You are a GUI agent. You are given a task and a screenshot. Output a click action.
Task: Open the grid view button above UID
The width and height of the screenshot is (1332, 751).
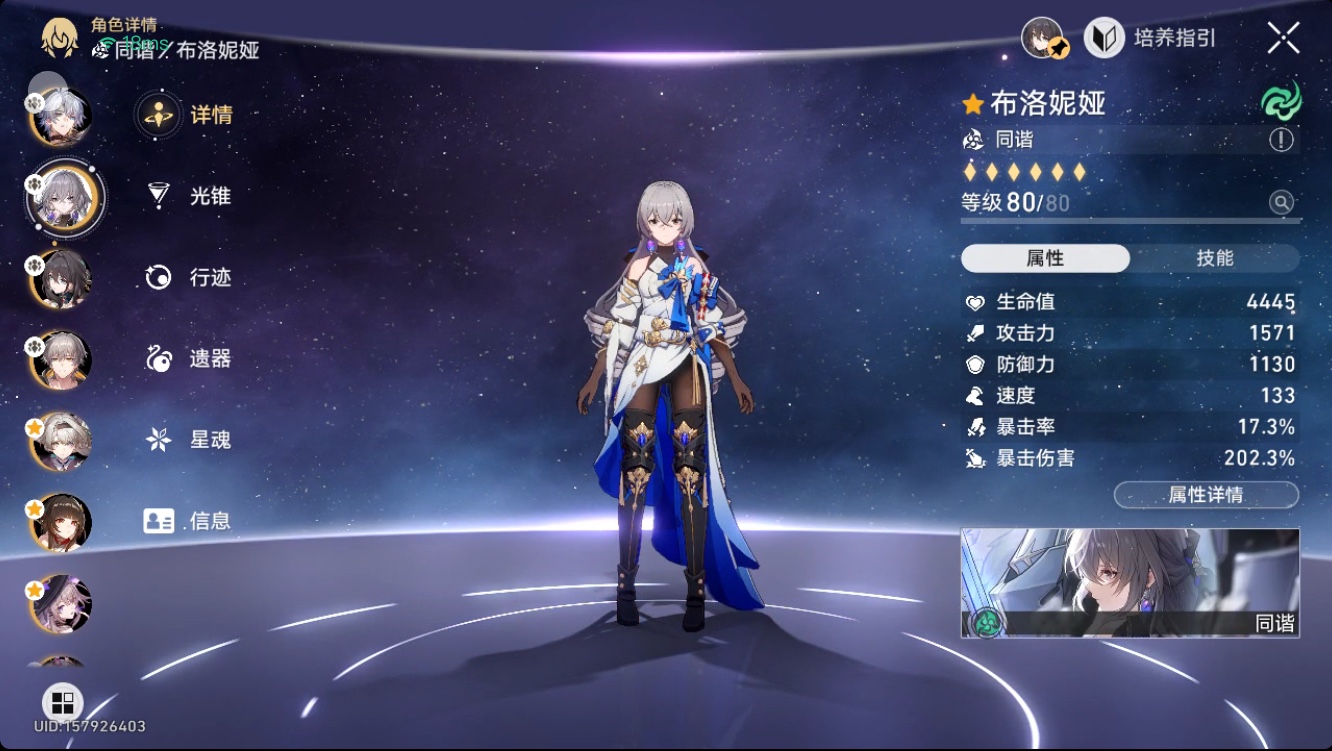tap(62, 702)
